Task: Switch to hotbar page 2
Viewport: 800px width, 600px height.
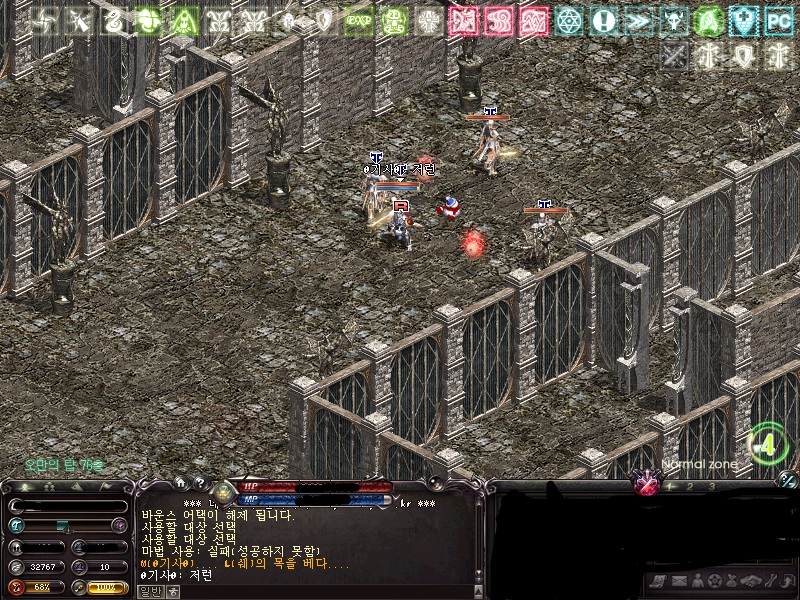Action: click(x=690, y=486)
